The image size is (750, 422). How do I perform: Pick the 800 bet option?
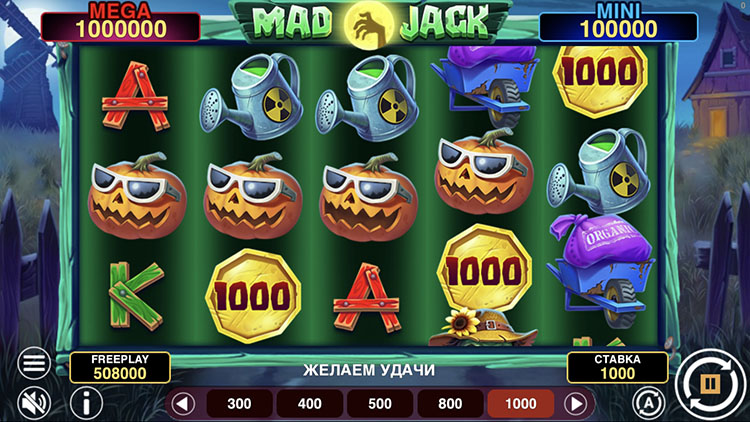(x=450, y=404)
